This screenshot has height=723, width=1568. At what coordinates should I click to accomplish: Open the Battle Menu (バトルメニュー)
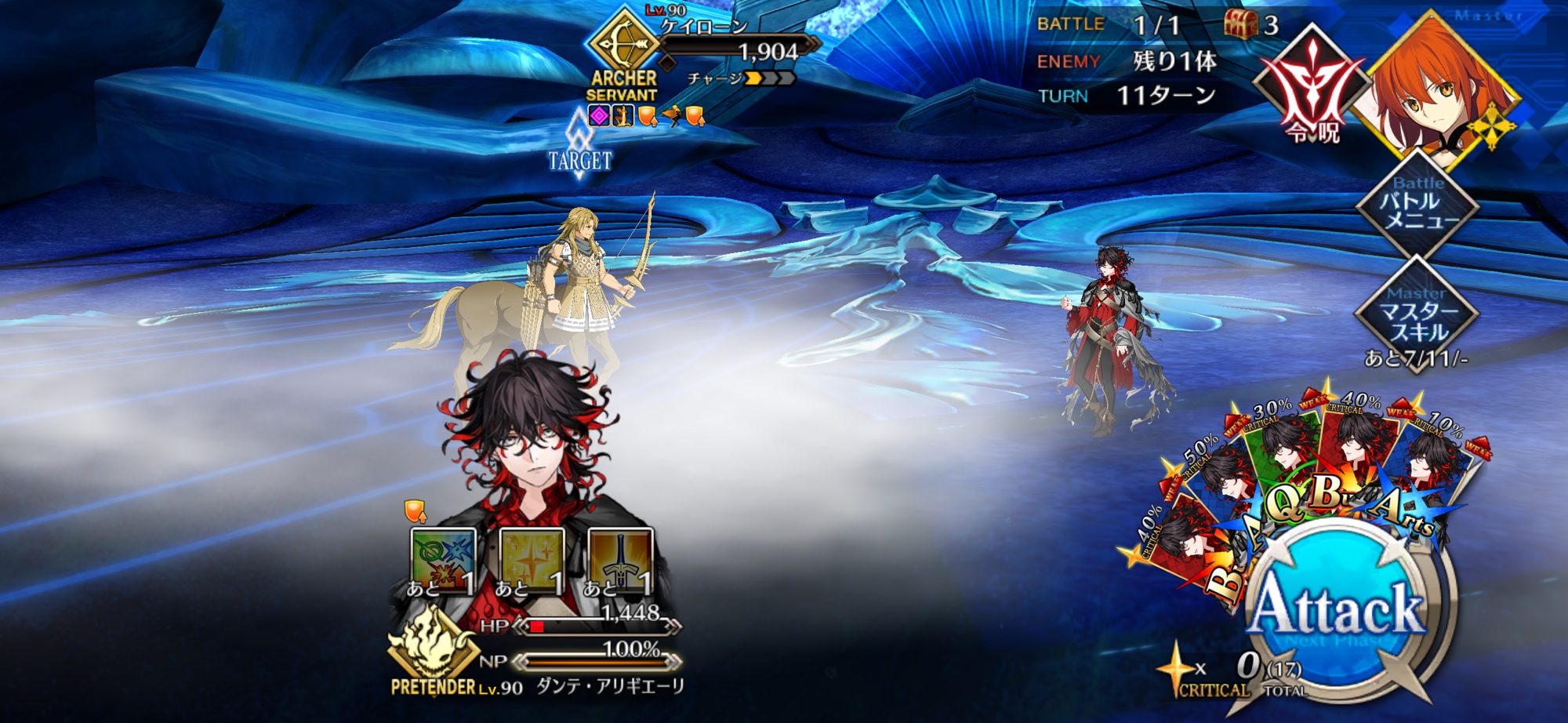[1417, 207]
